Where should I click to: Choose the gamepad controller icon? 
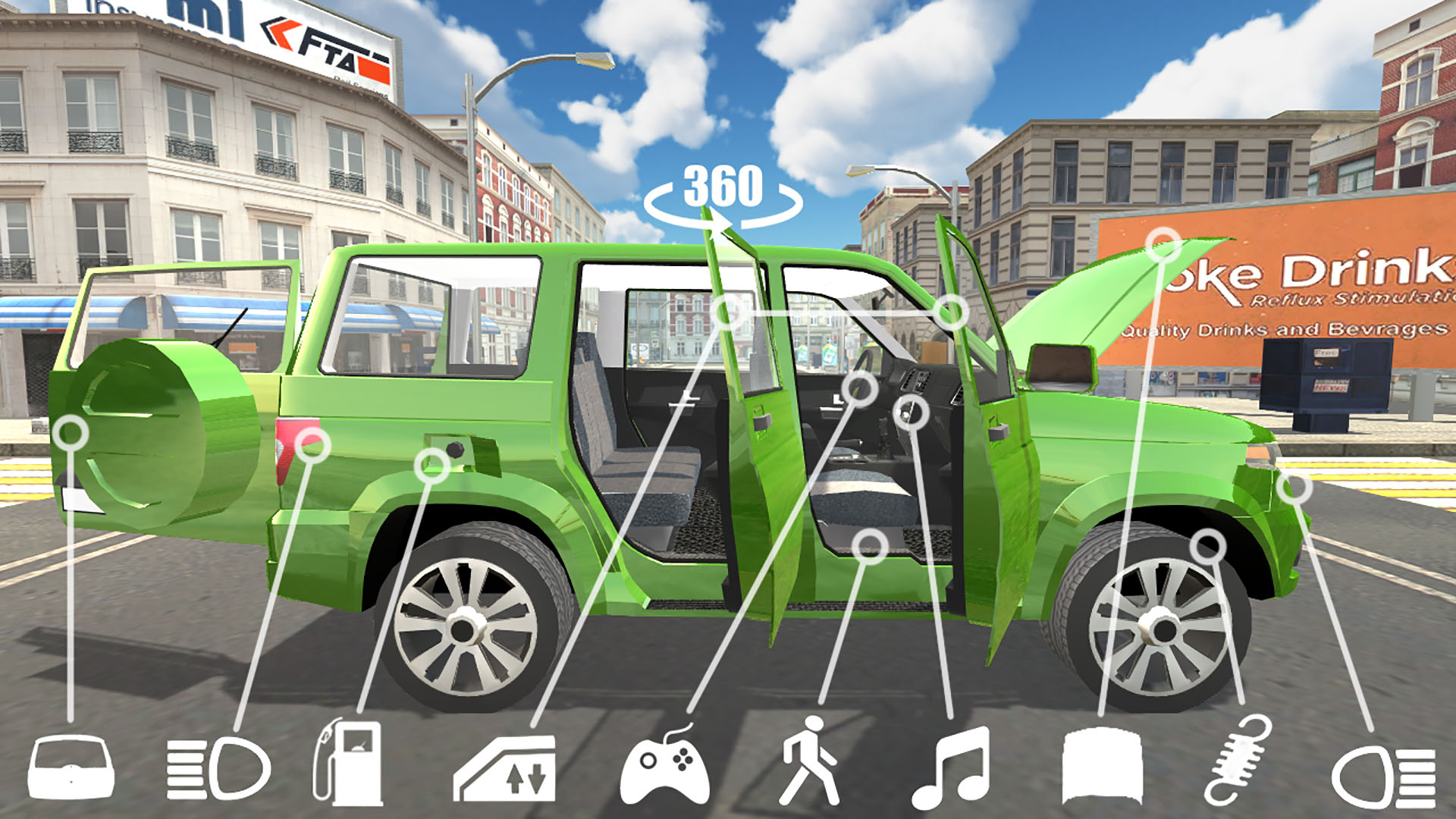665,767
